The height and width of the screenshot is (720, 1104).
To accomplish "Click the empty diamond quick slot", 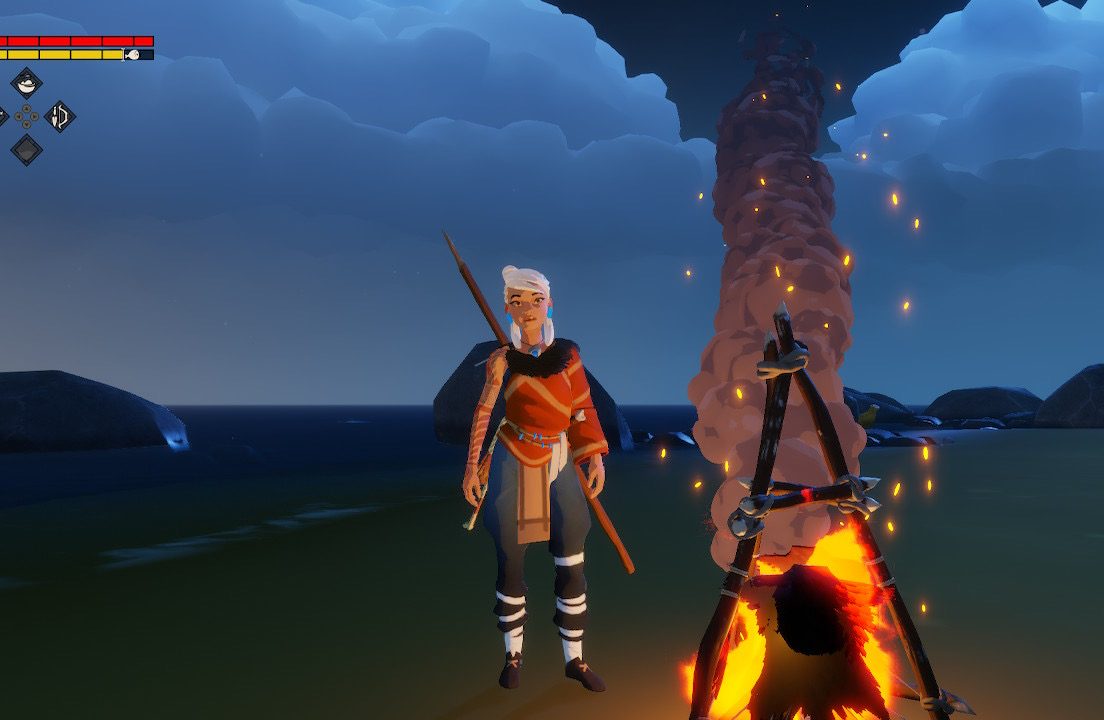I will [x=26, y=150].
